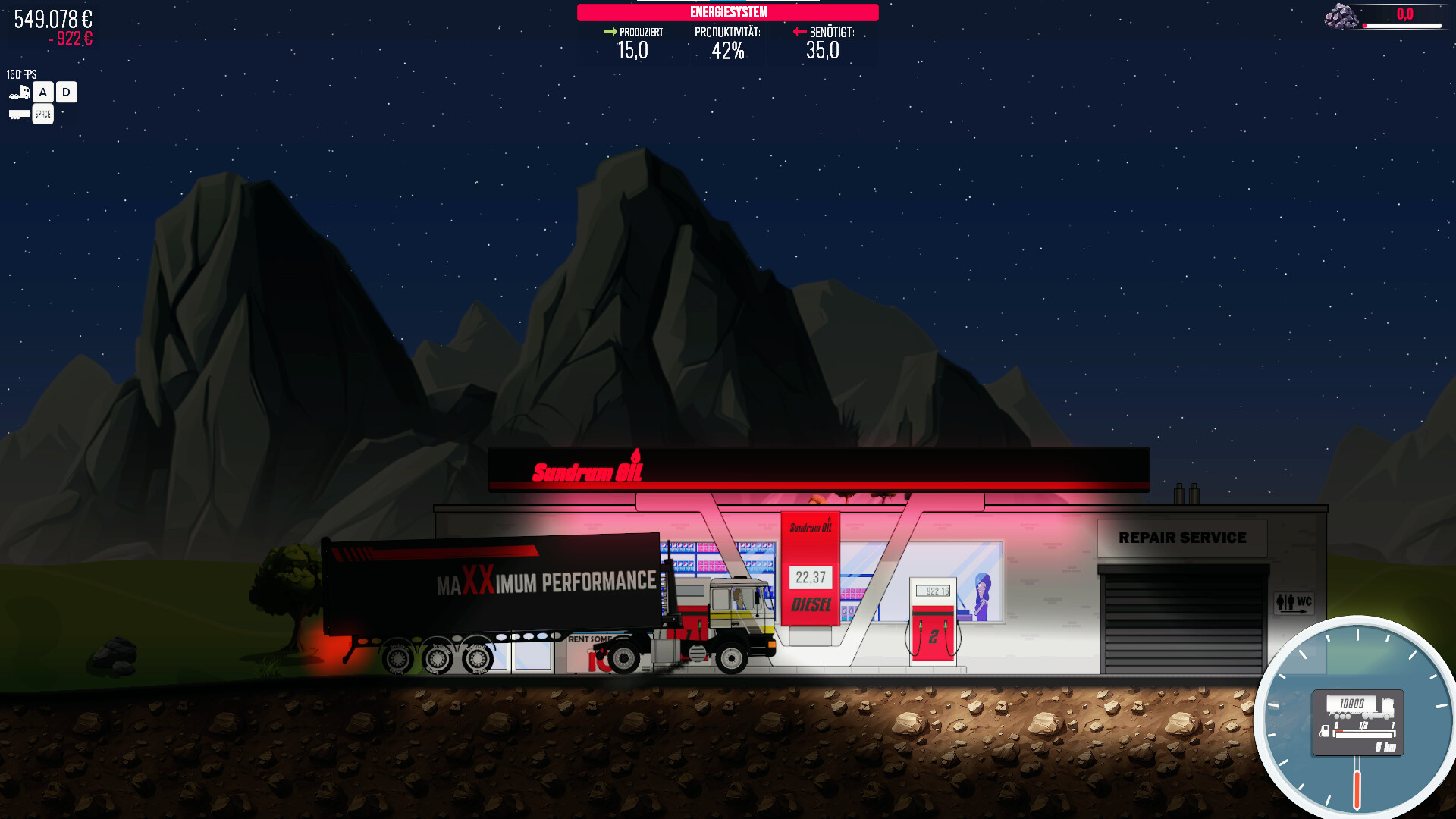Image resolution: width=1456 pixels, height=819 pixels.
Task: Select the REPAIR SERVICE sign
Action: click(1183, 537)
